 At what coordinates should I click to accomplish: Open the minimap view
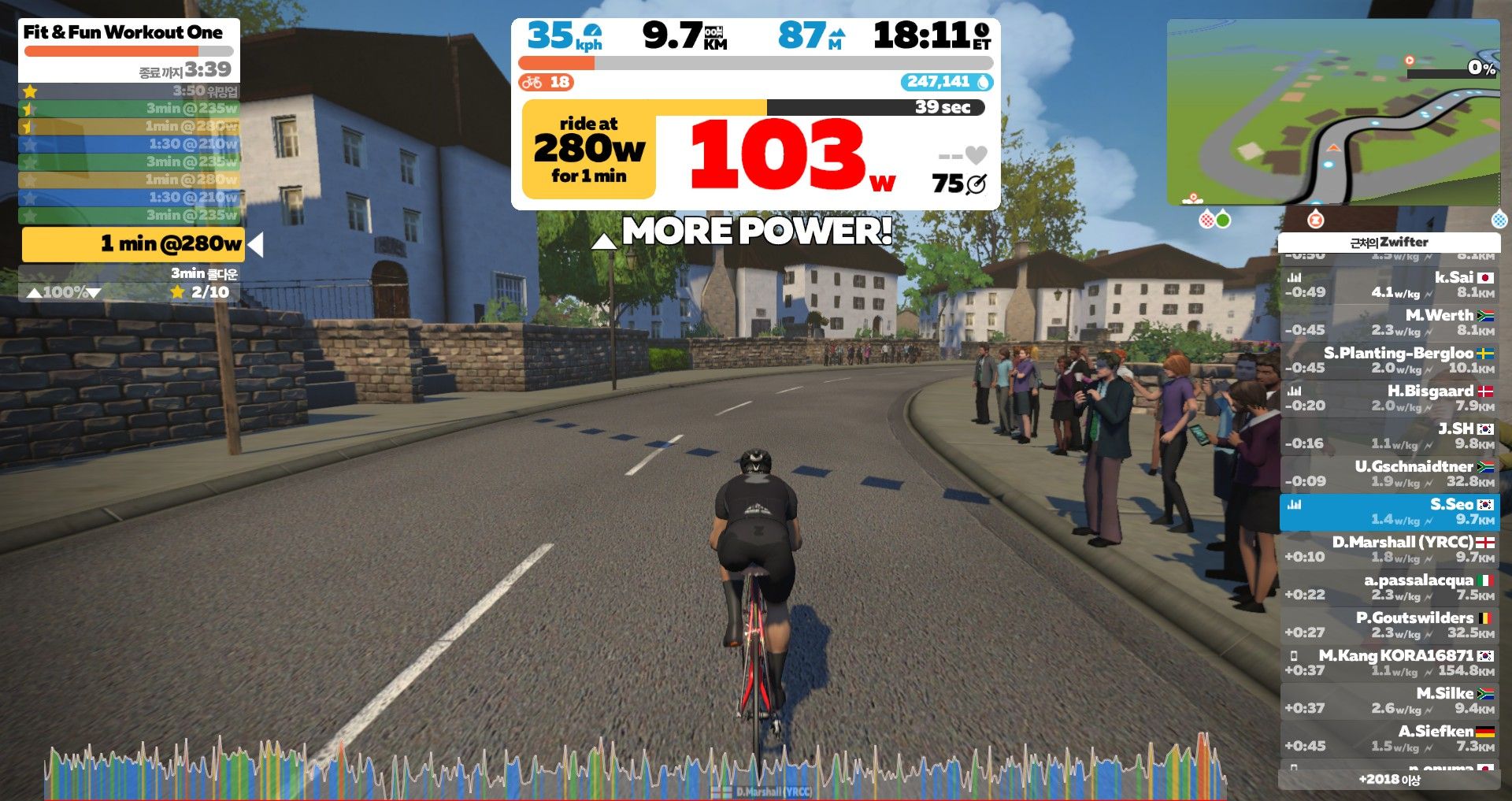[x=1332, y=112]
